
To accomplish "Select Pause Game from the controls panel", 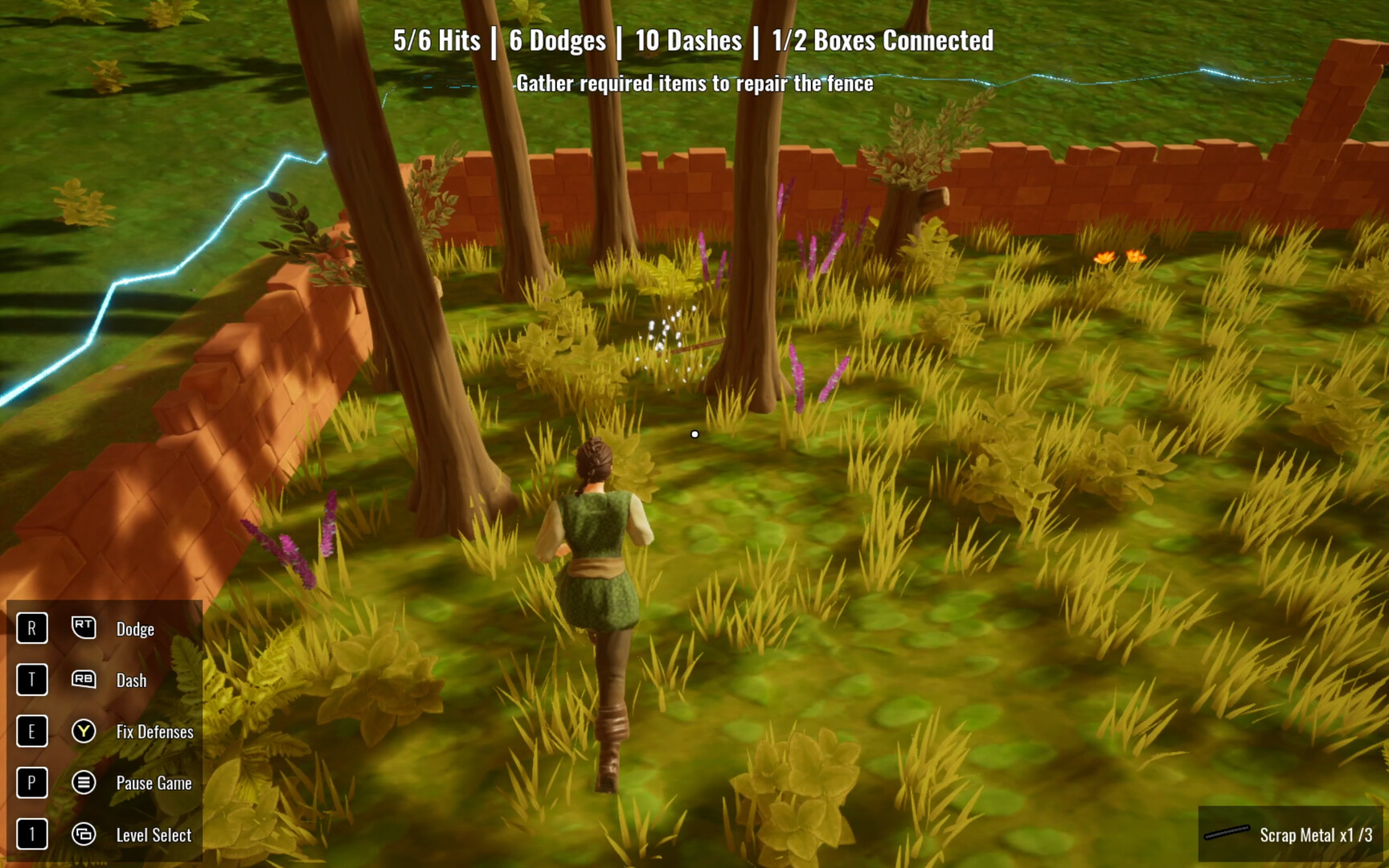I will (154, 783).
